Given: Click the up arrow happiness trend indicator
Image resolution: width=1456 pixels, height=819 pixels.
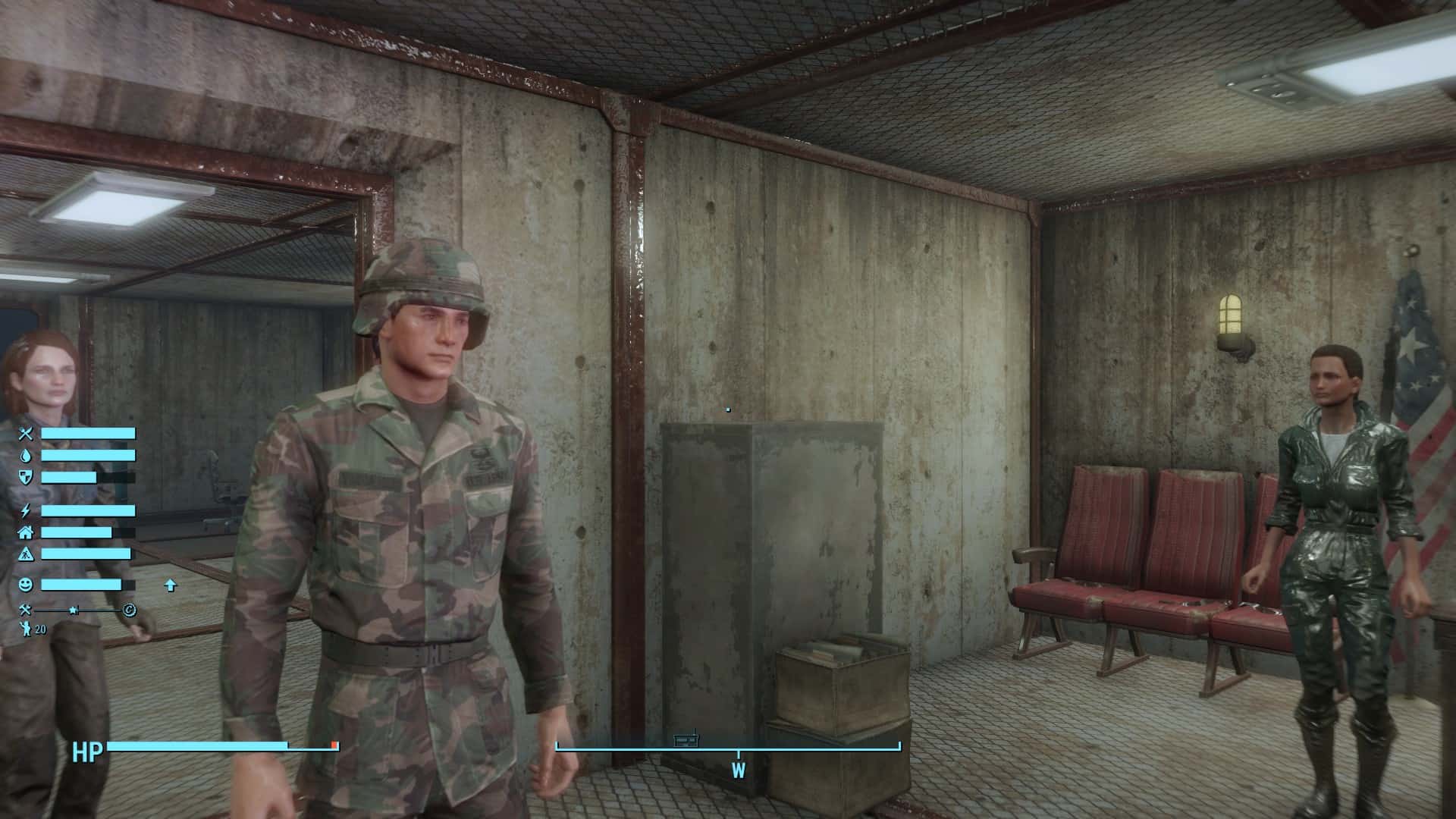Looking at the screenshot, I should pyautogui.click(x=170, y=585).
